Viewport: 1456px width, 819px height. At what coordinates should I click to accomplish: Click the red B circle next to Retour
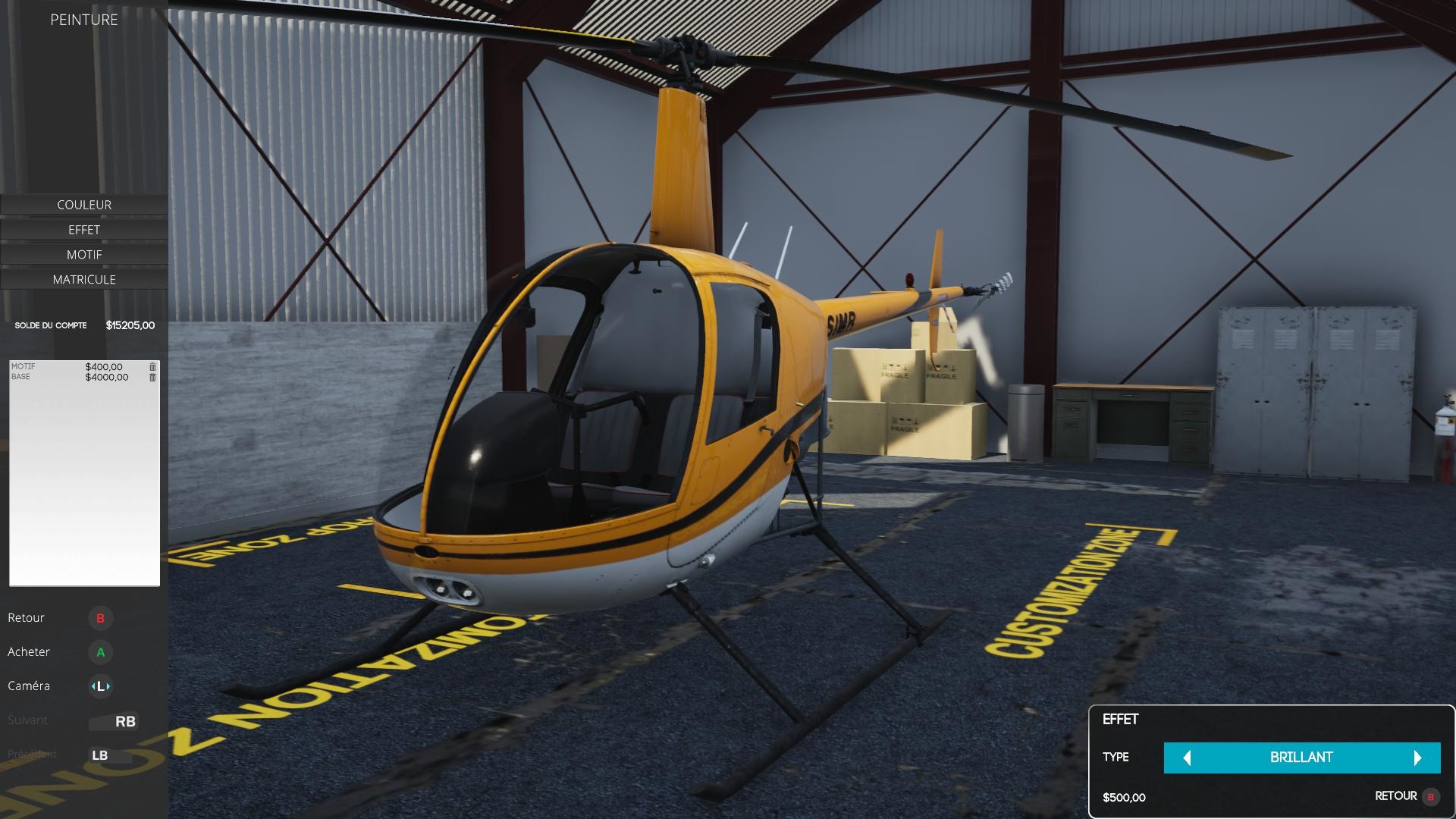pos(101,618)
